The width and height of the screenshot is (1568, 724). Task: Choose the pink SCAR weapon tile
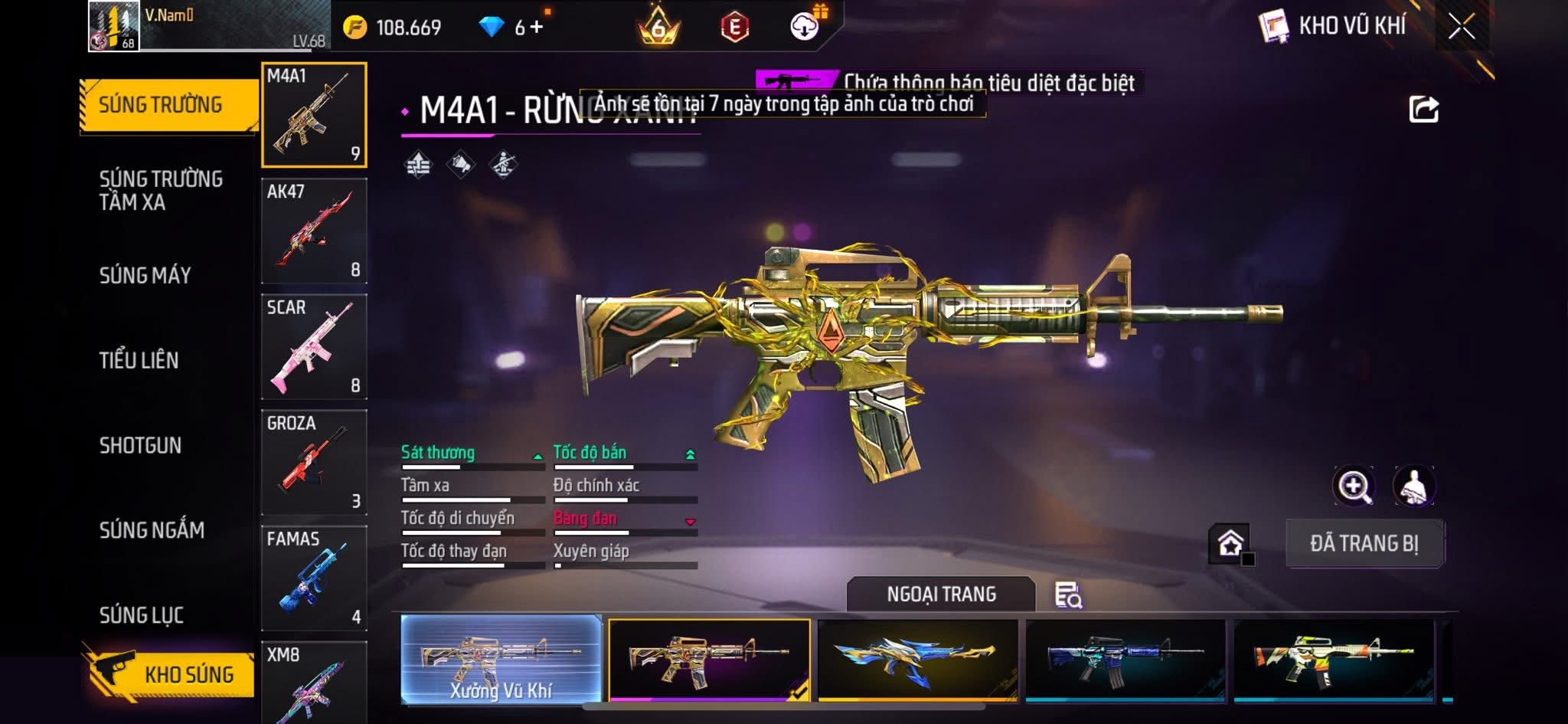pos(314,346)
